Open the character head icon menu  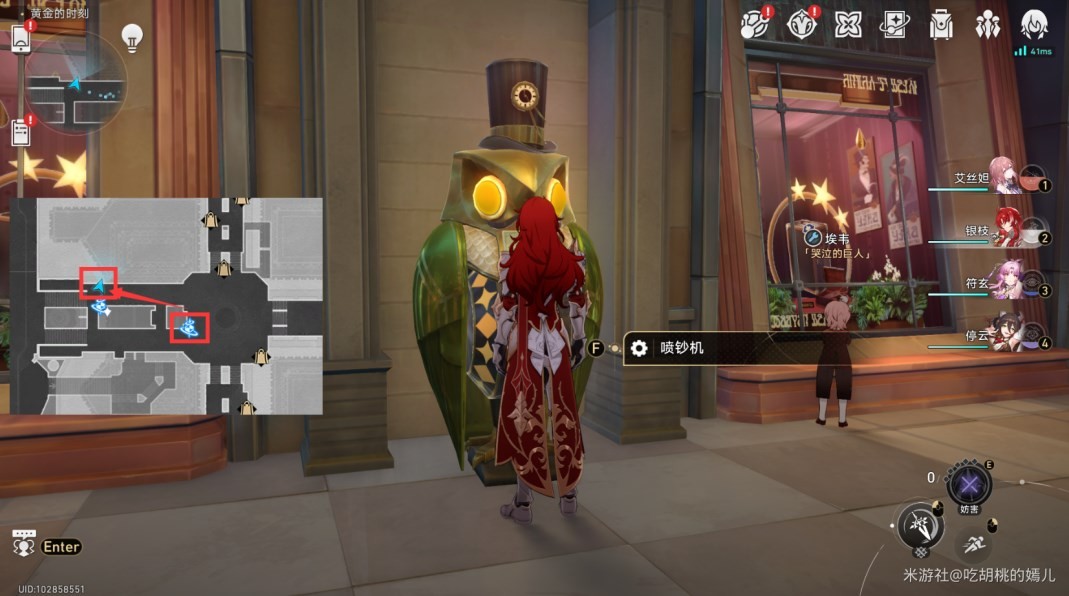point(1034,24)
